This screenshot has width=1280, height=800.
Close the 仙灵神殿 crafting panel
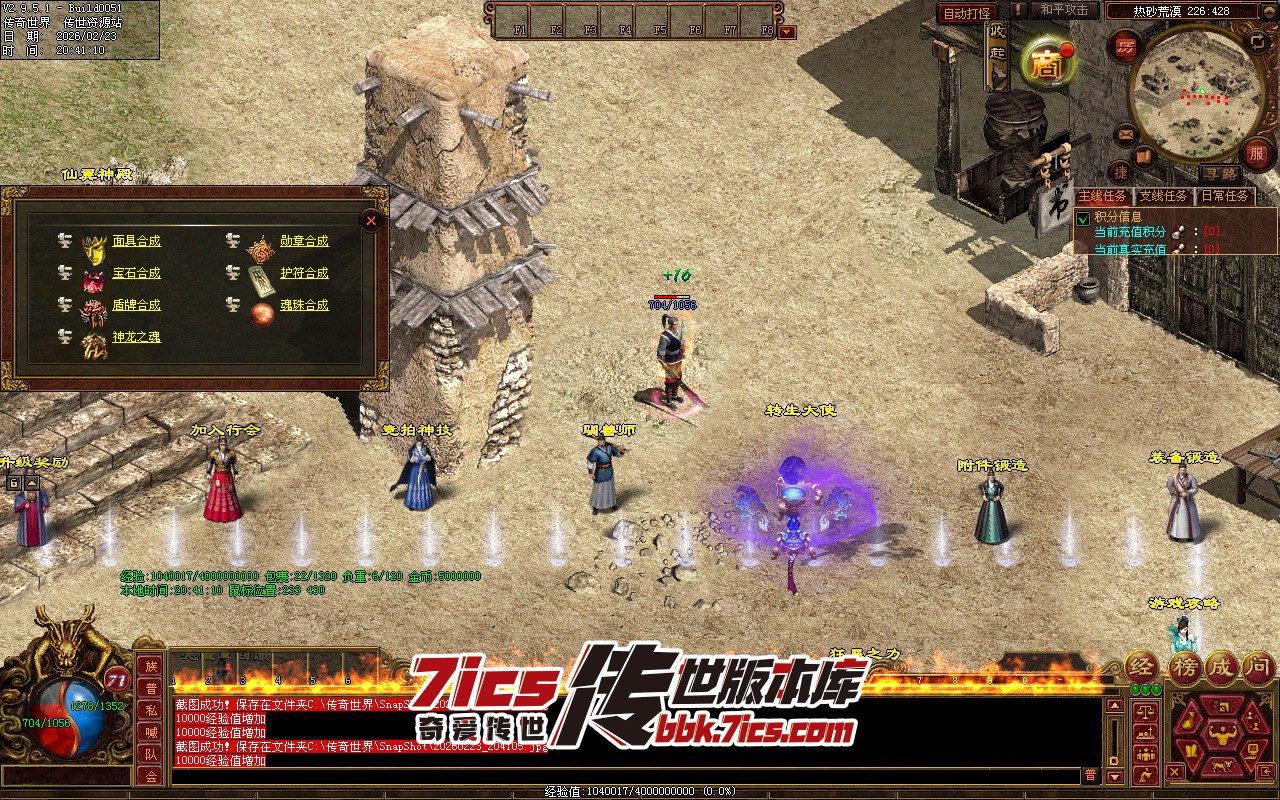click(371, 220)
